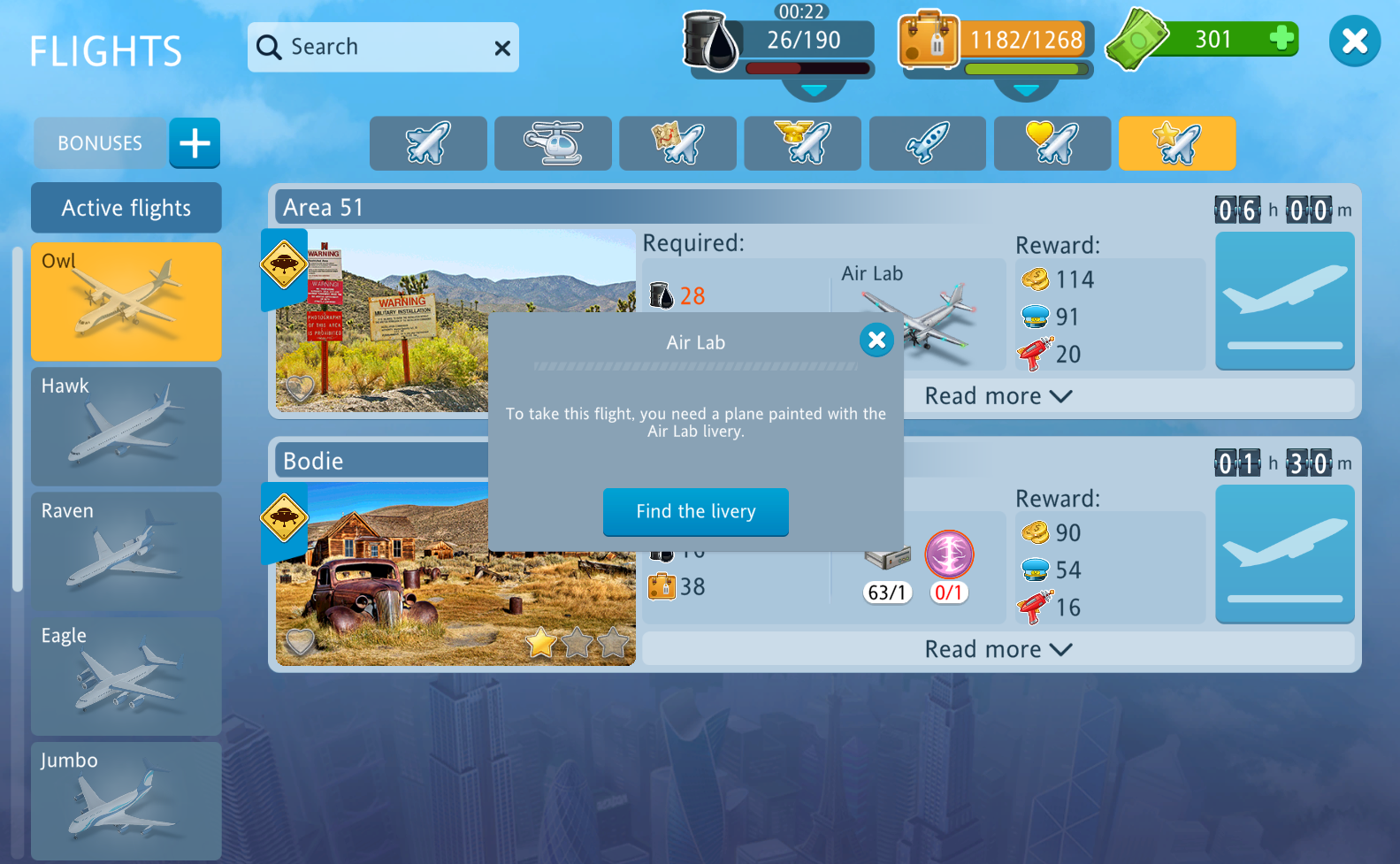Expand Read more for Bodie flight
Image resolution: width=1400 pixels, height=864 pixels.
pos(998,649)
